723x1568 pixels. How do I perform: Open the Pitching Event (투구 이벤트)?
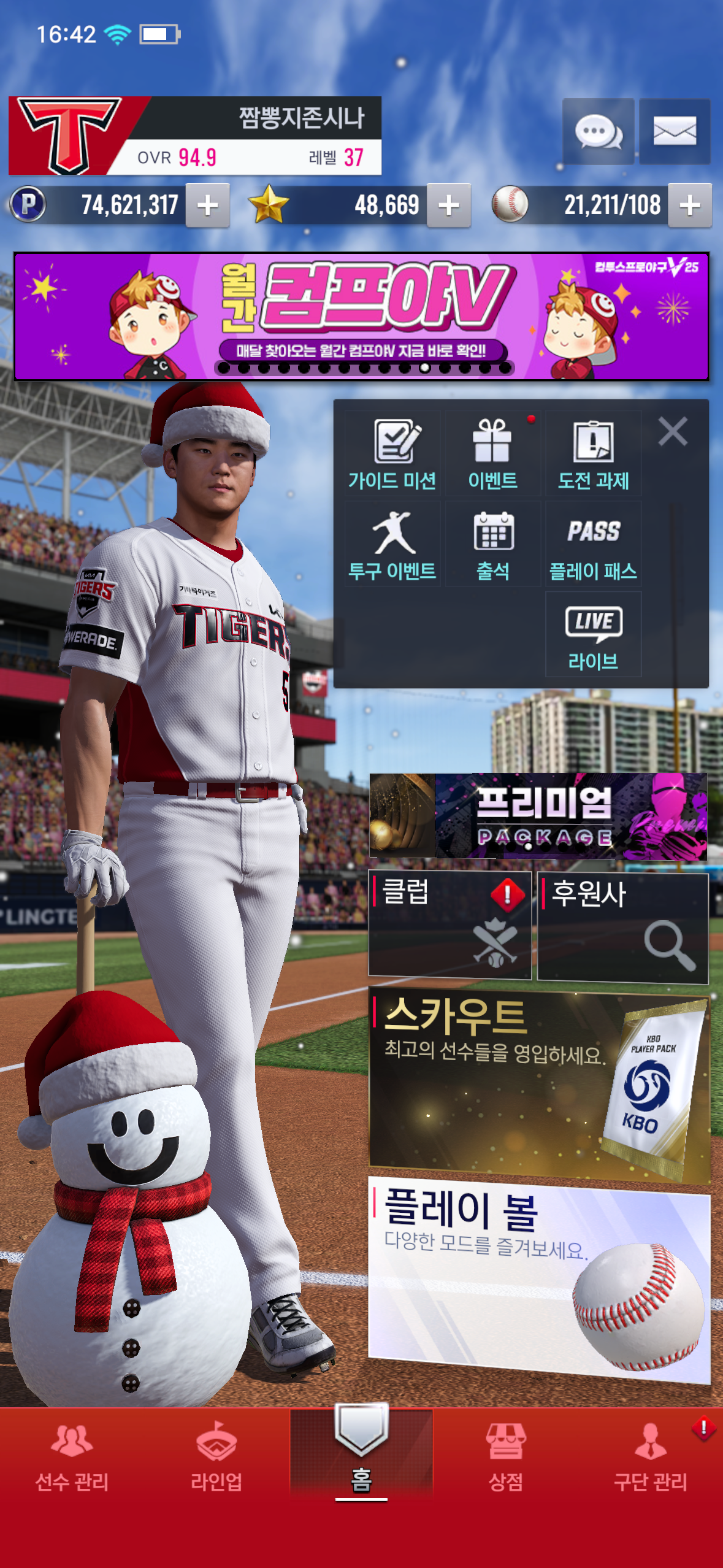coord(392,545)
